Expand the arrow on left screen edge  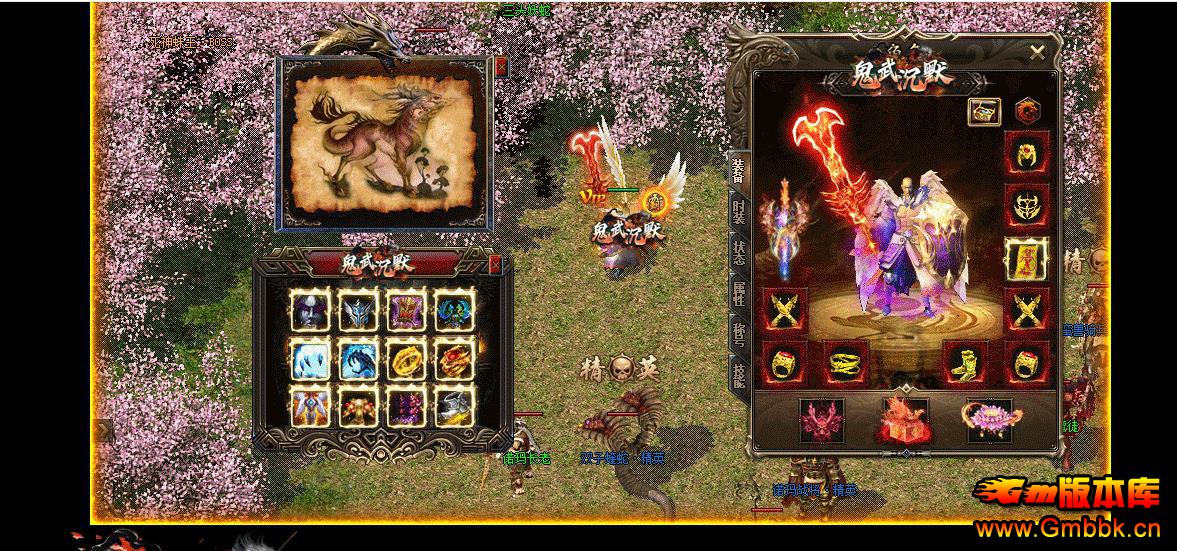tap(102, 430)
